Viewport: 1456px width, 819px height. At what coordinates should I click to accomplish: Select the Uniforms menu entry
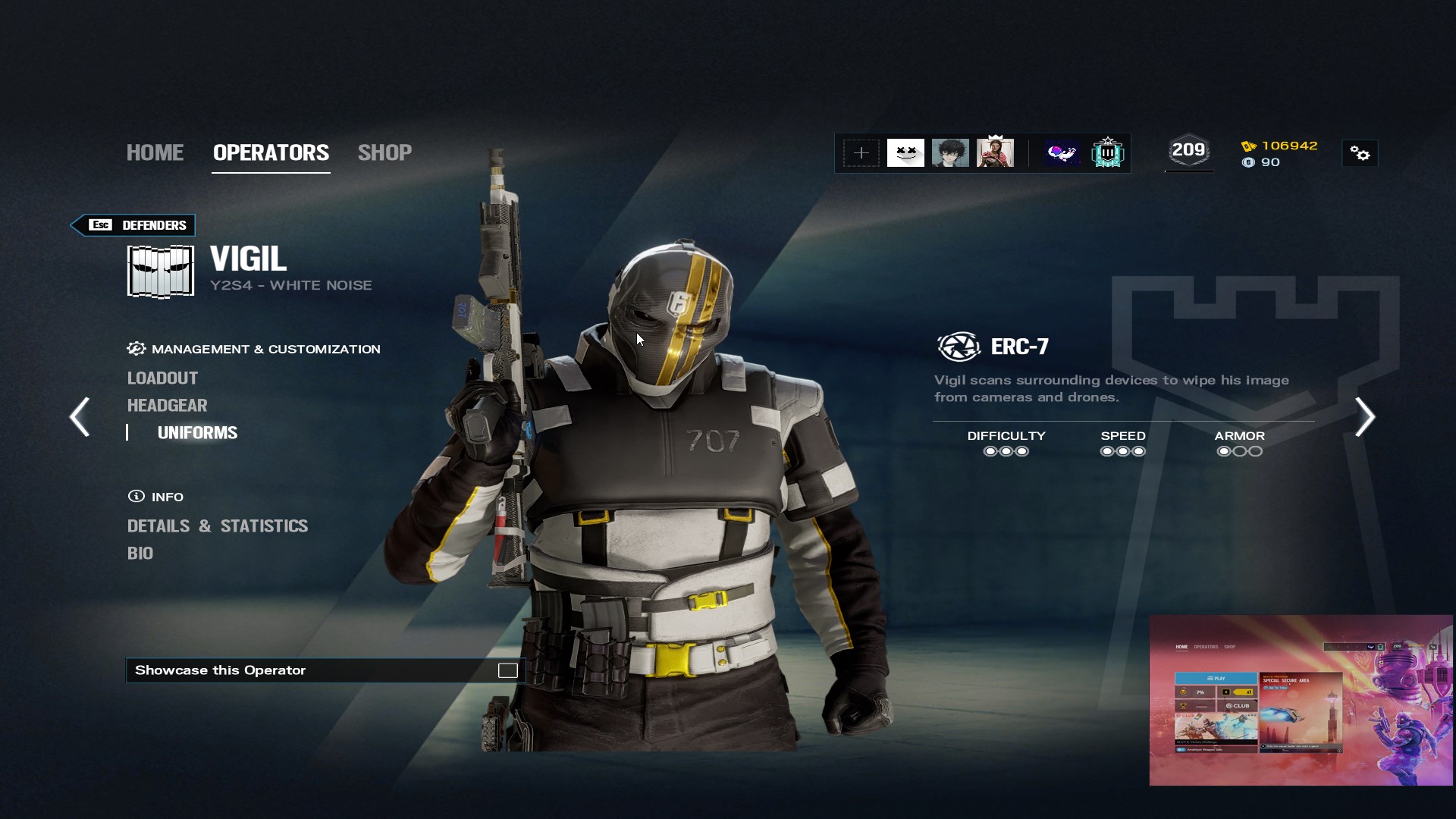tap(197, 432)
